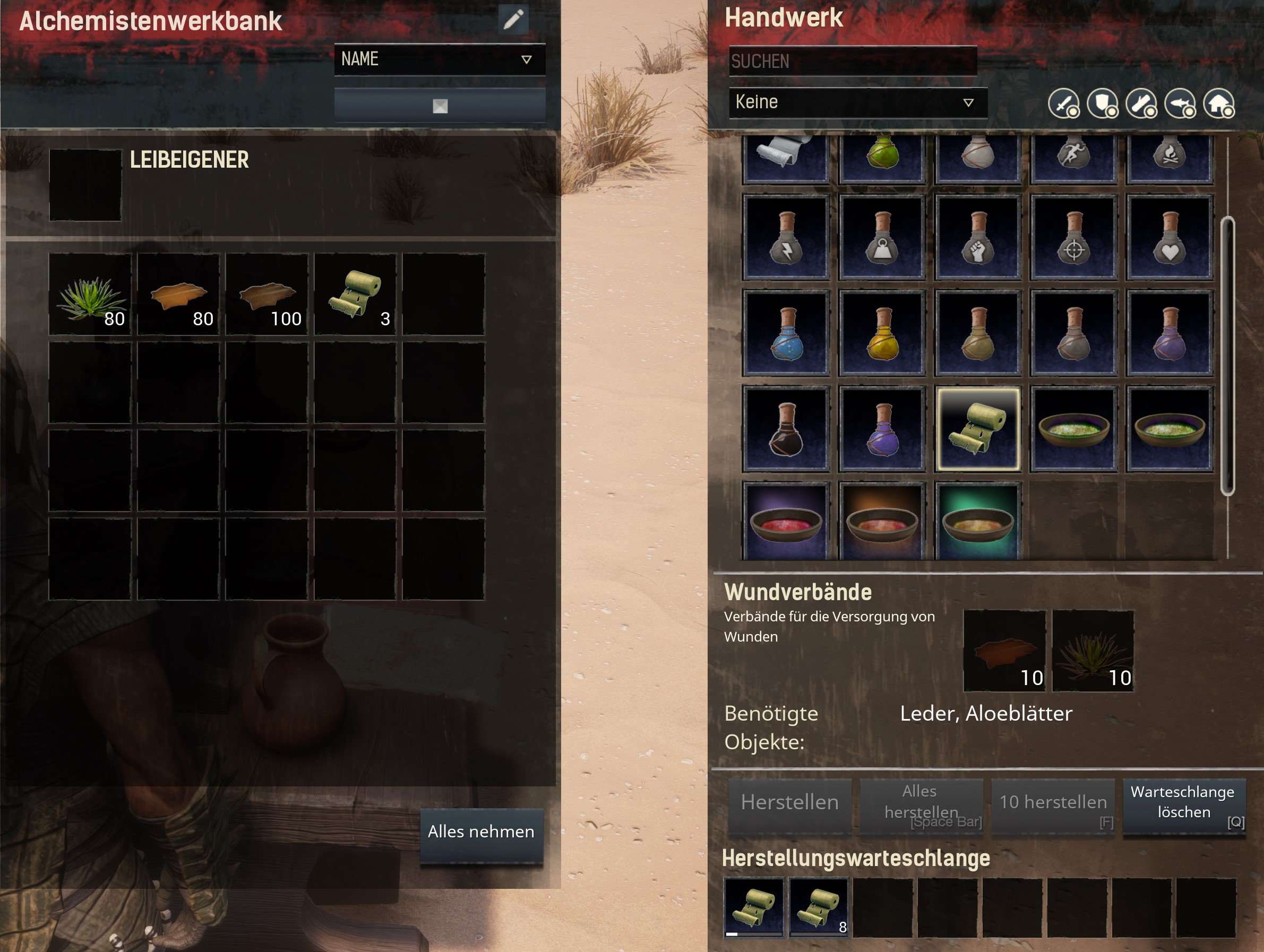1264x952 pixels.
Task: Pick the 3 bandages in workbench inventory
Action: point(356,295)
